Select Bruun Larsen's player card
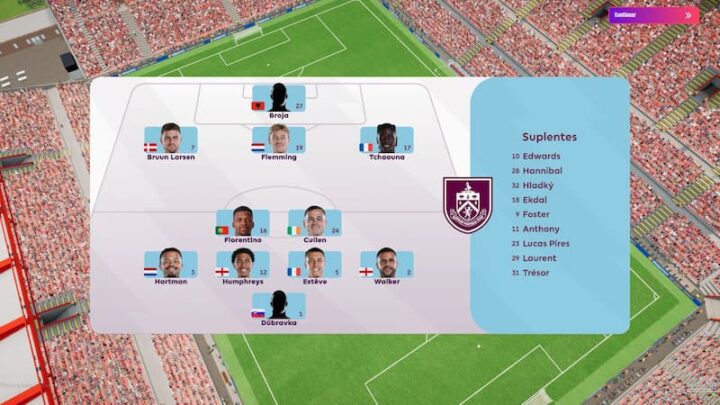 [x=170, y=141]
